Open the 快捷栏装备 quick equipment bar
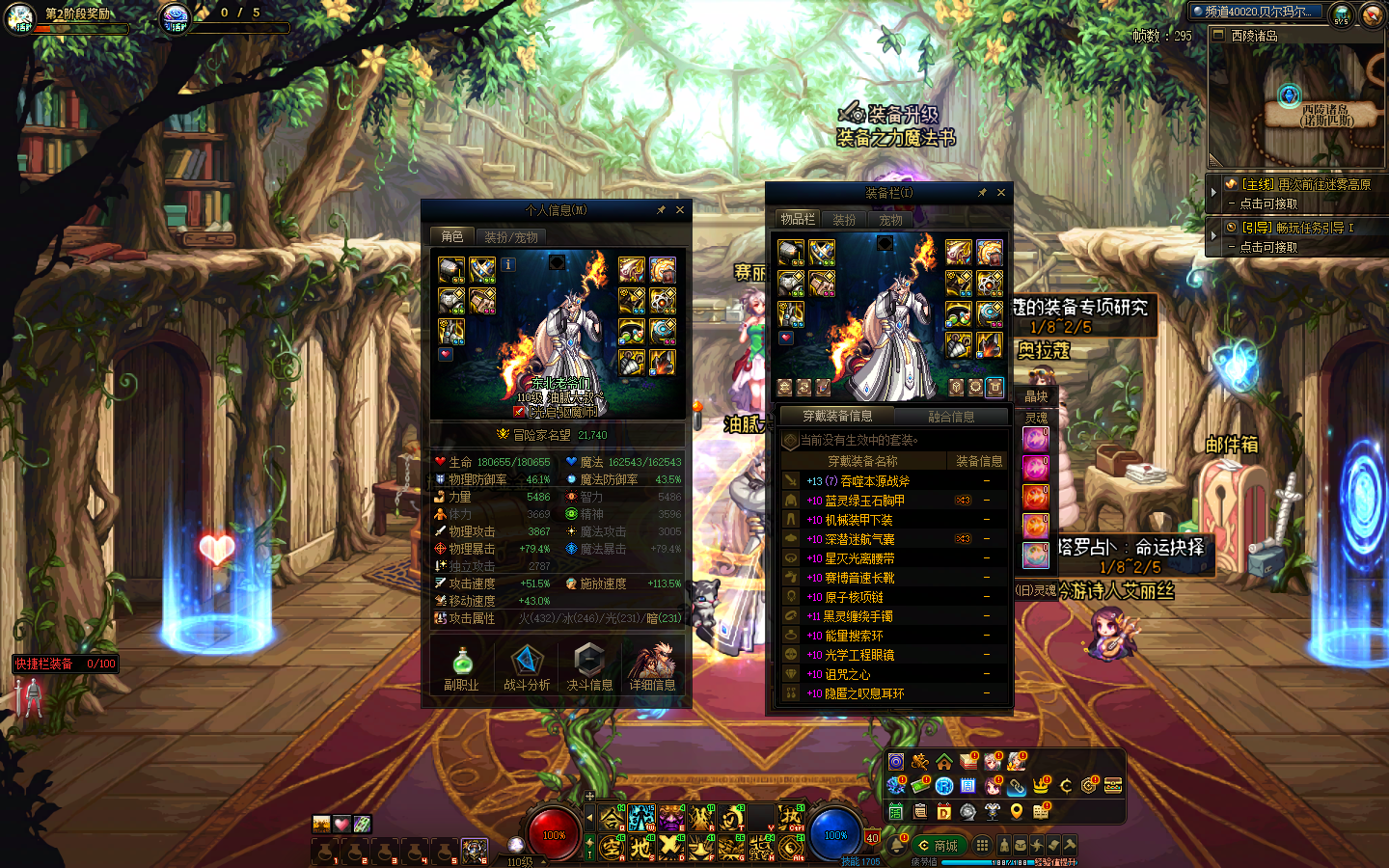1389x868 pixels. coord(65,664)
